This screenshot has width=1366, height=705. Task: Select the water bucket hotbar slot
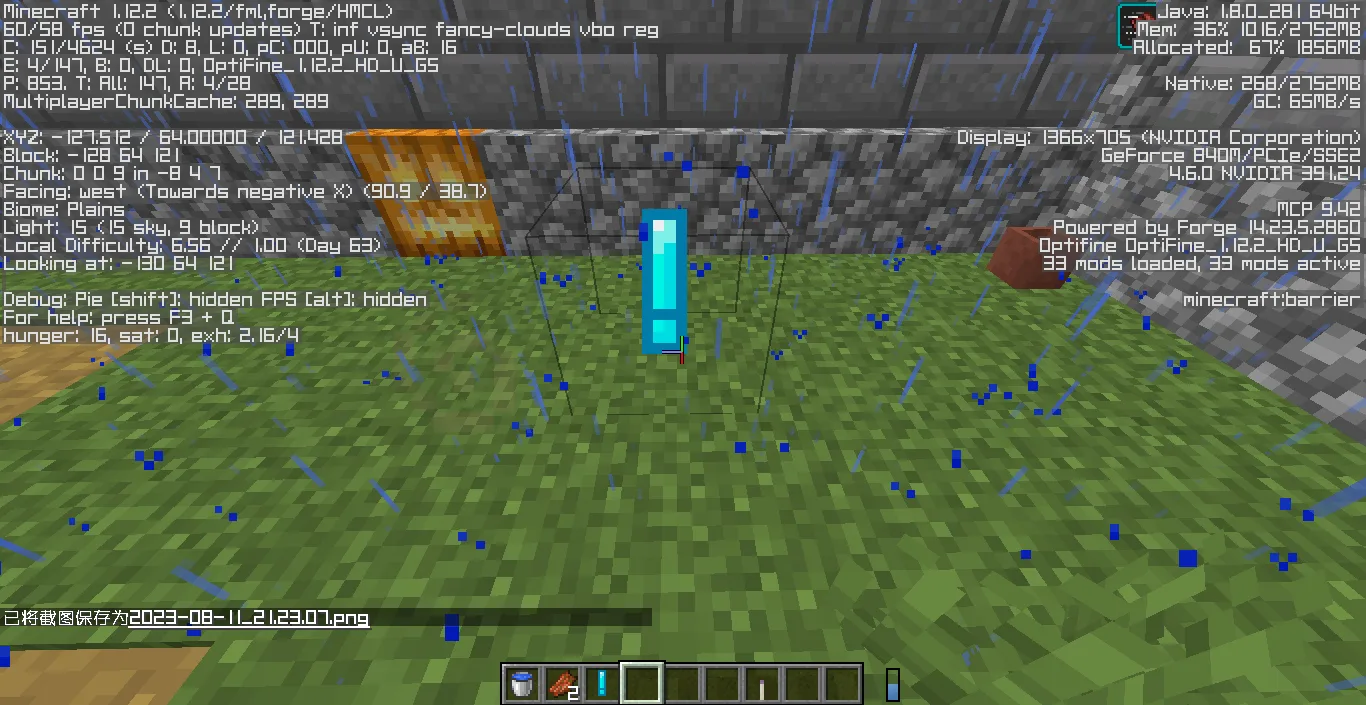coord(521,684)
